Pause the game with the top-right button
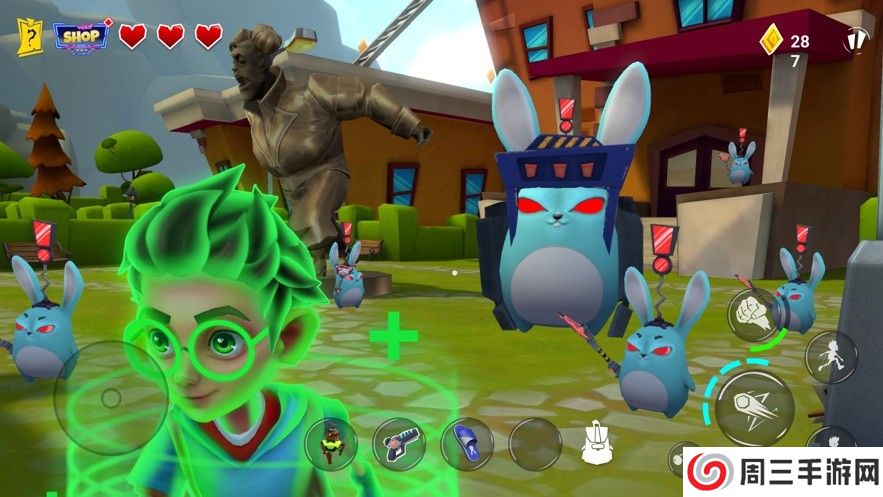The height and width of the screenshot is (497, 883). point(856,42)
